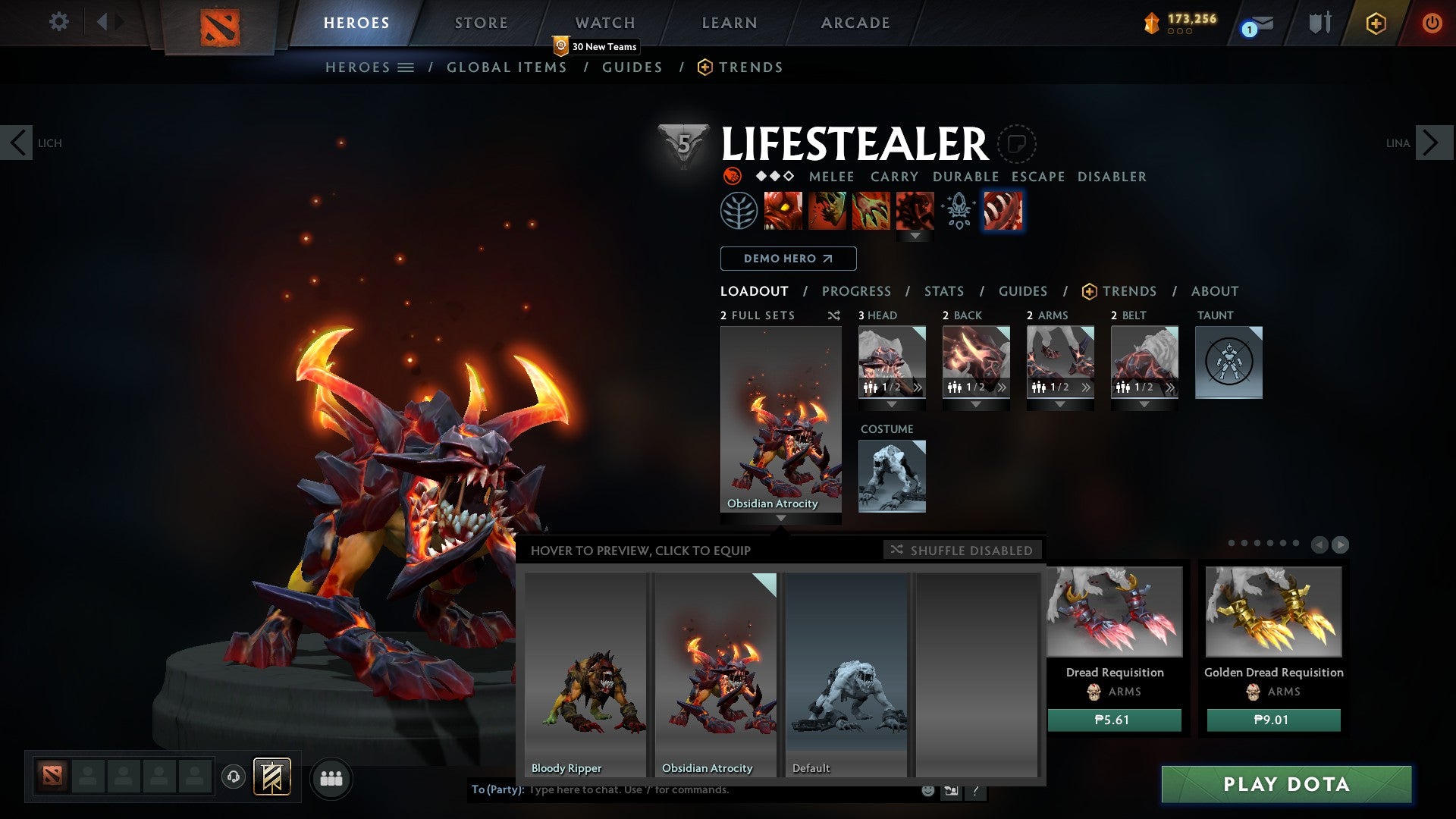Click the friends/party icon near chat bar

(331, 778)
